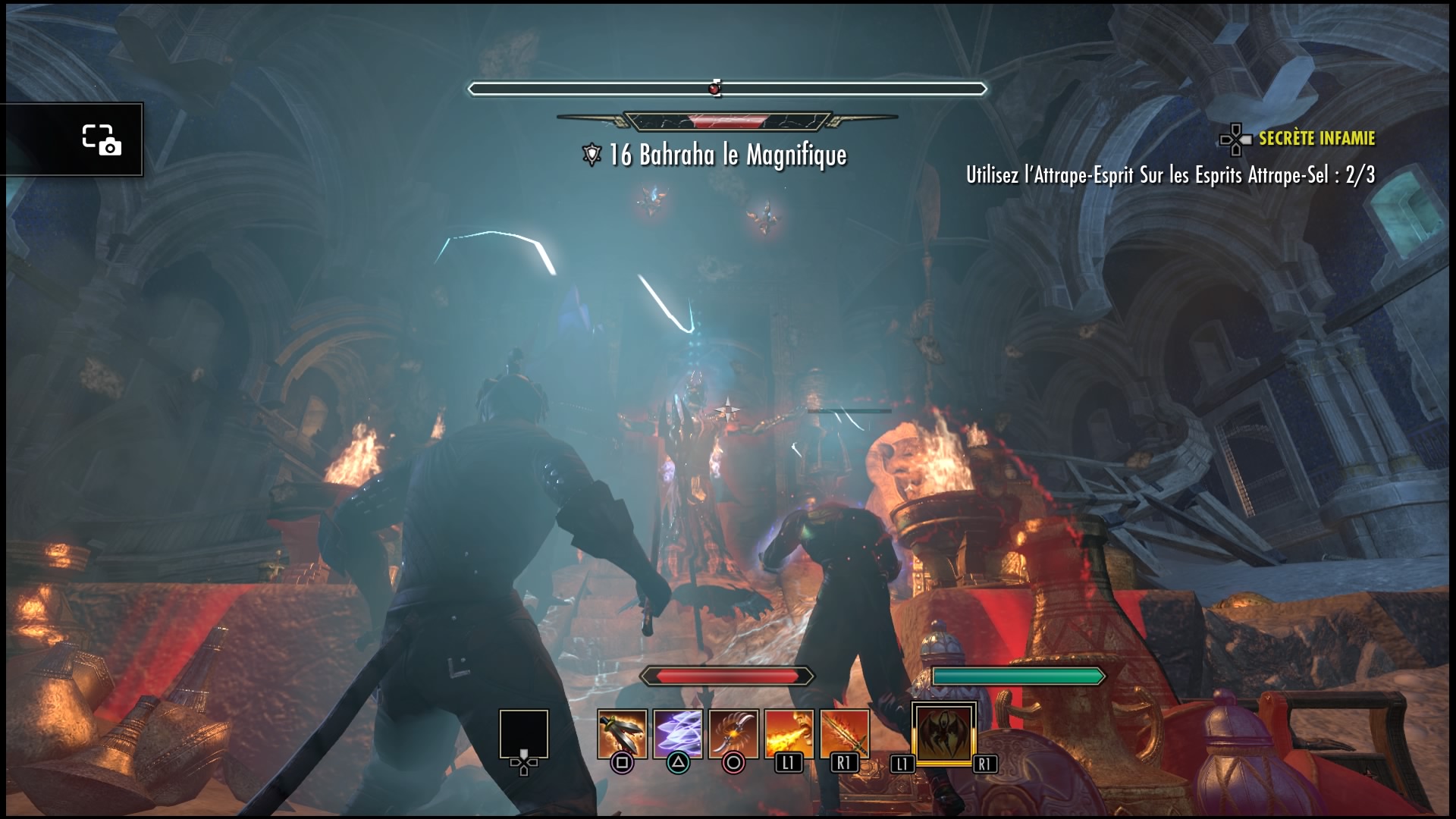Viewport: 1456px width, 819px height.
Task: Unleash the winged dragon ultimate
Action: click(x=943, y=733)
